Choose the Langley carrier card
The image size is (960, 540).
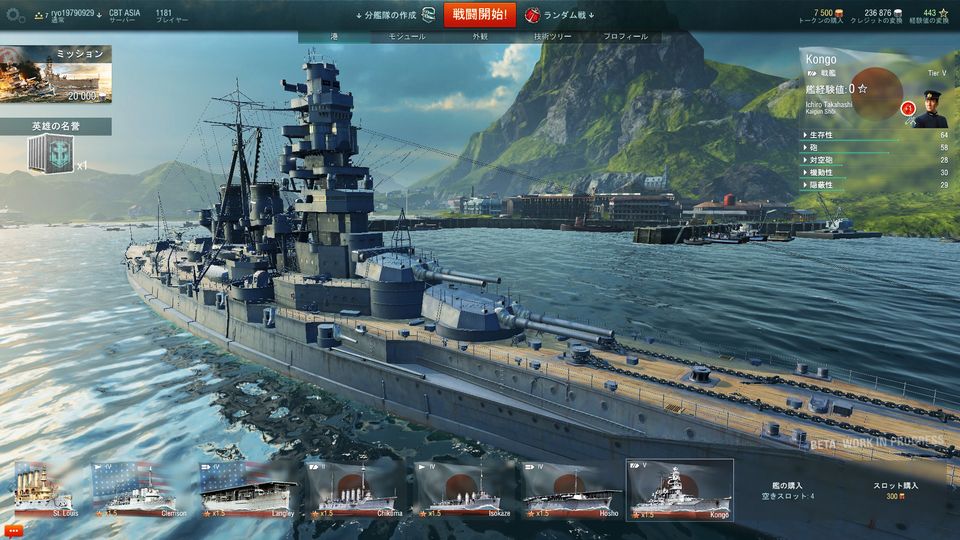(248, 490)
